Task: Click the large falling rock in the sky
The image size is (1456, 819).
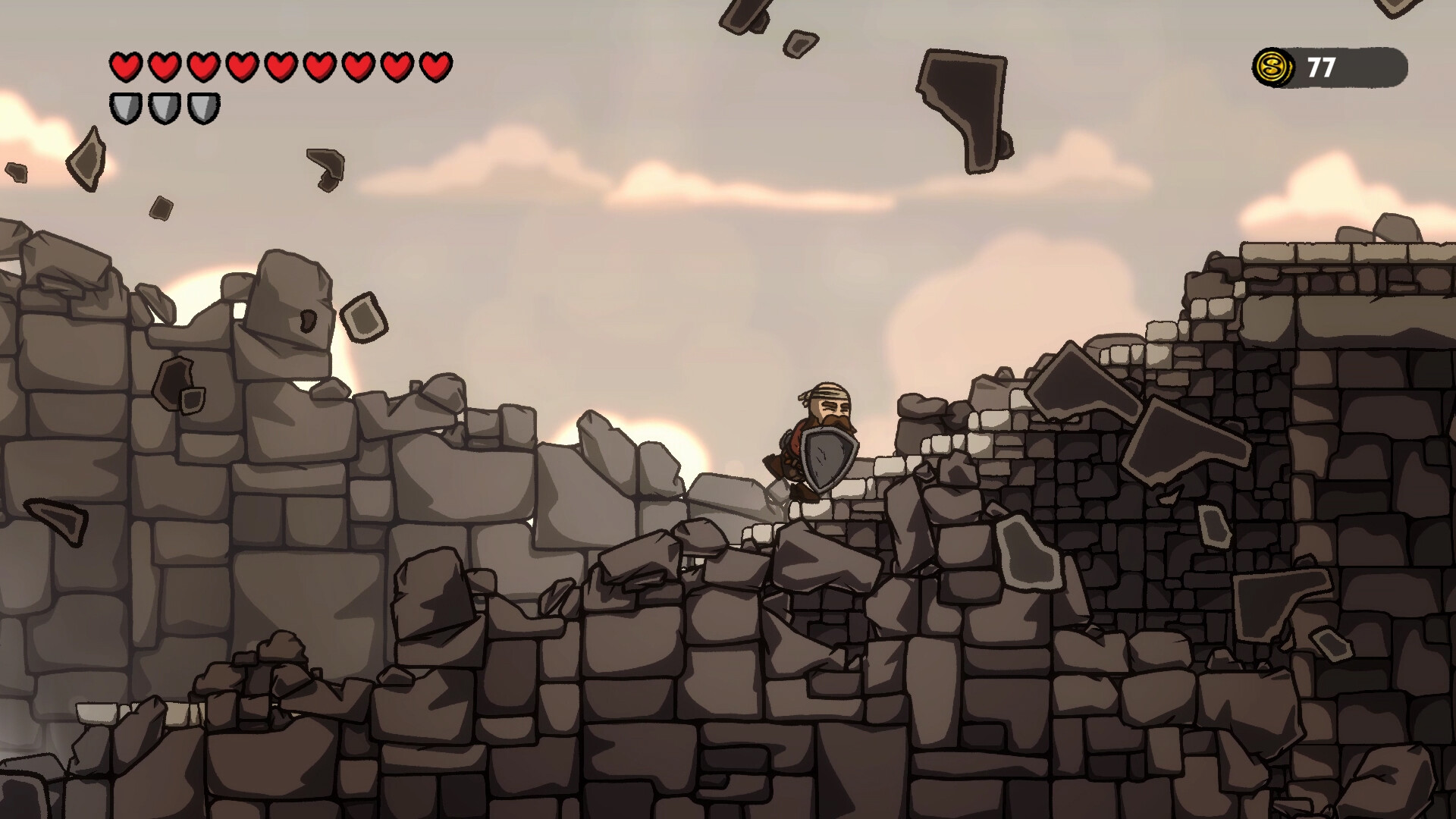Action: (963, 99)
